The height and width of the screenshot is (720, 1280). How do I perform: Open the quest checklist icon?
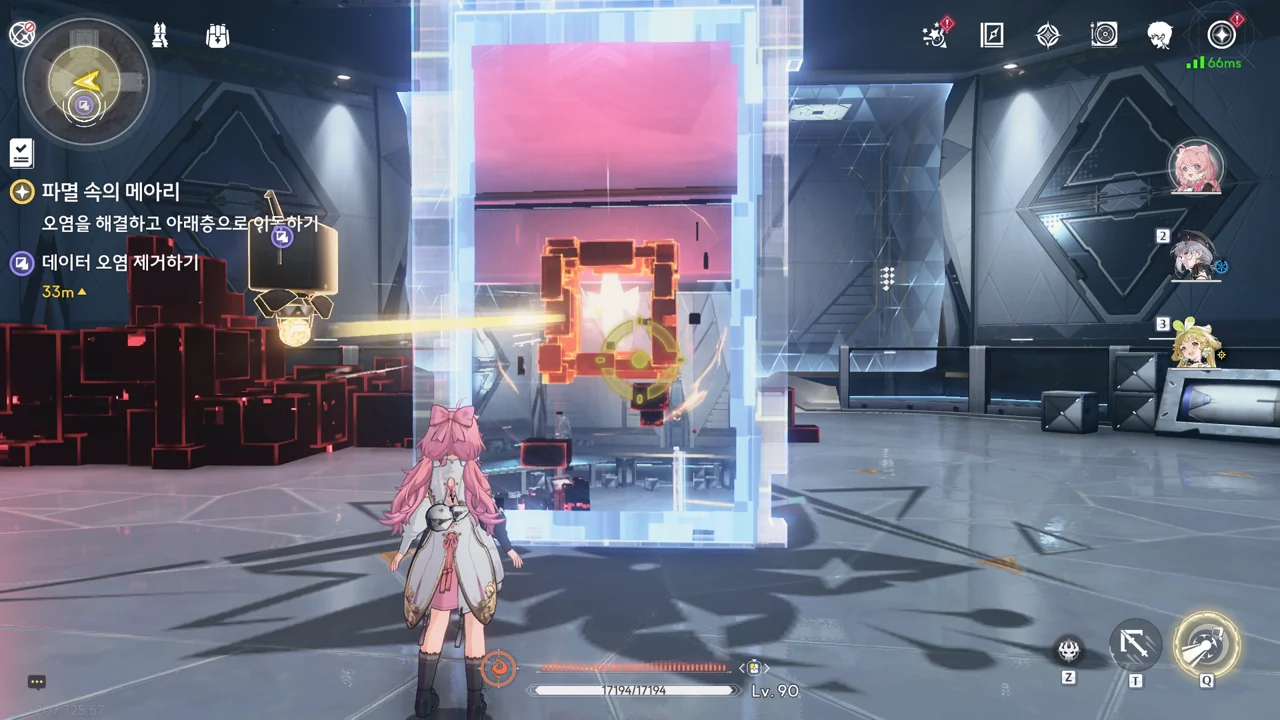[21, 152]
